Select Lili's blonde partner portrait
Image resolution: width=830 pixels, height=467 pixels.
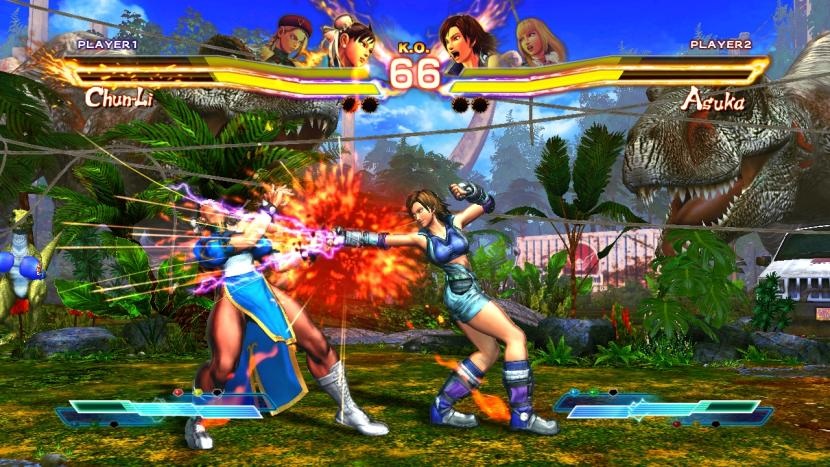[x=537, y=38]
